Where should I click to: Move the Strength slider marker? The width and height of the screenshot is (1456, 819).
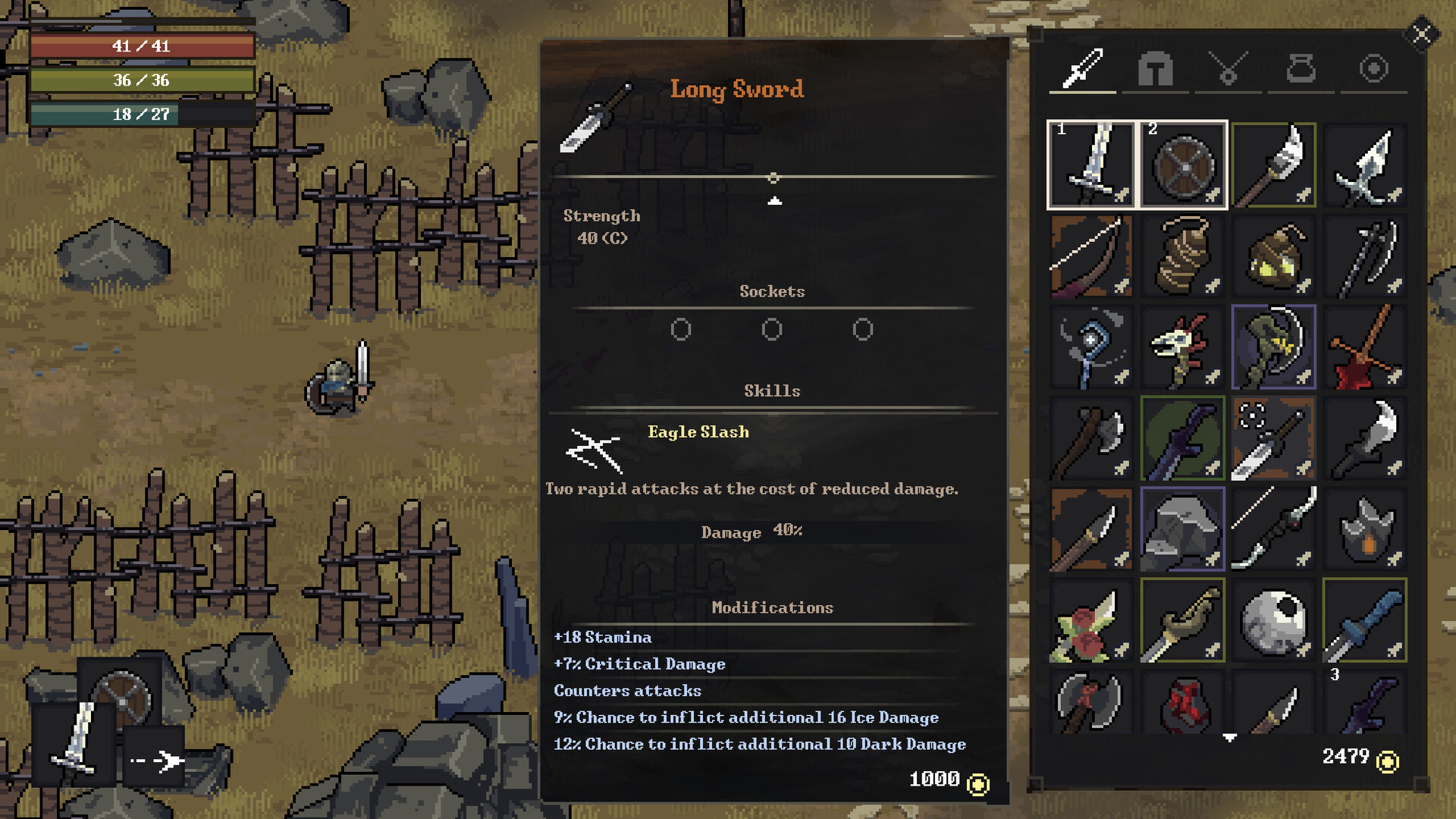pos(774,177)
